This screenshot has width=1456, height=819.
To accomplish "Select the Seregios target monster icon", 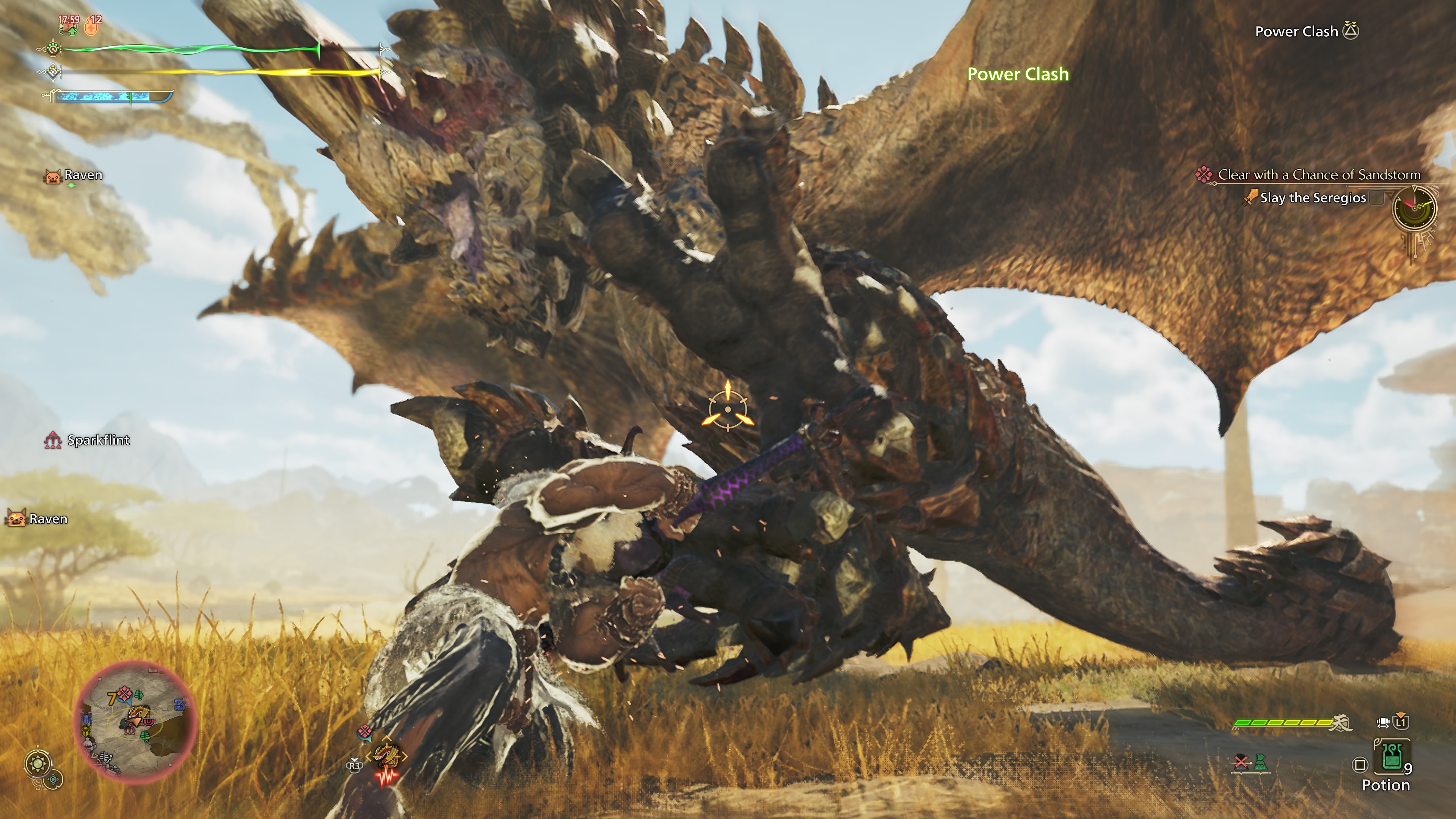I will [x=386, y=756].
